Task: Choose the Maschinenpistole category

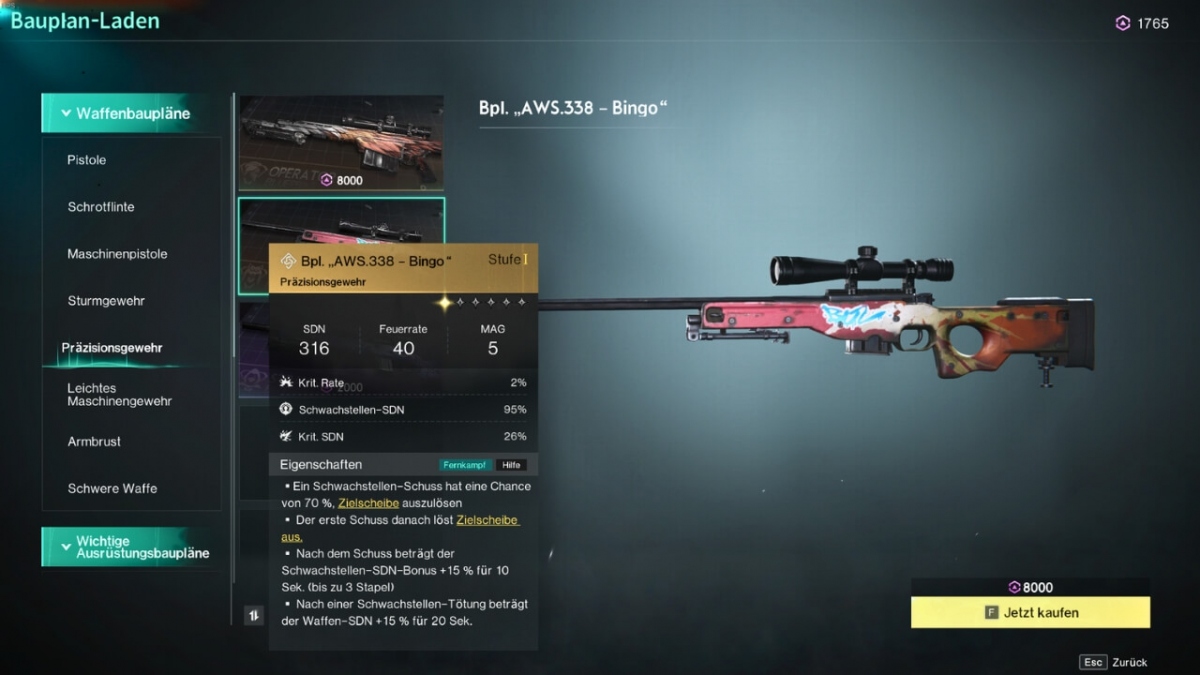Action: [117, 254]
